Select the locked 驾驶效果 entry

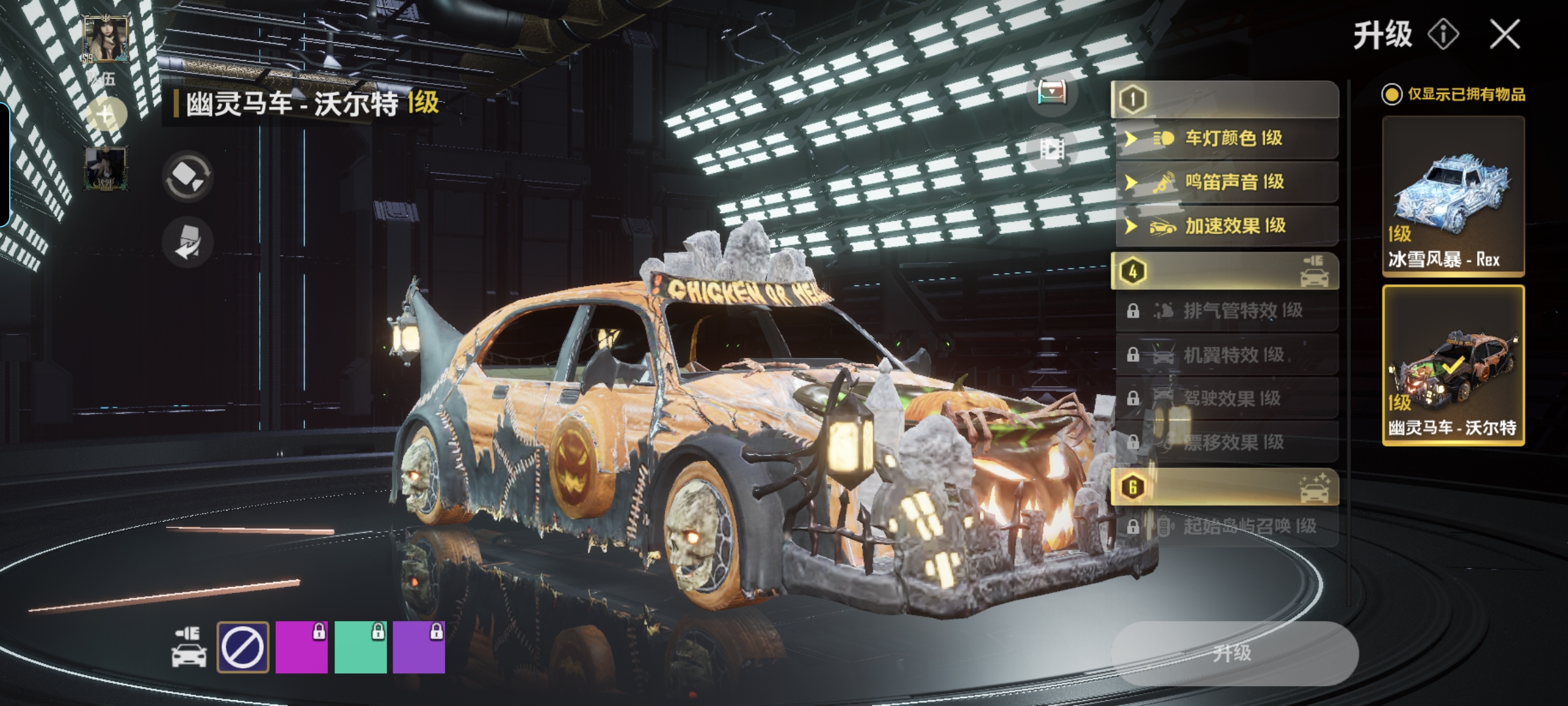[1226, 398]
